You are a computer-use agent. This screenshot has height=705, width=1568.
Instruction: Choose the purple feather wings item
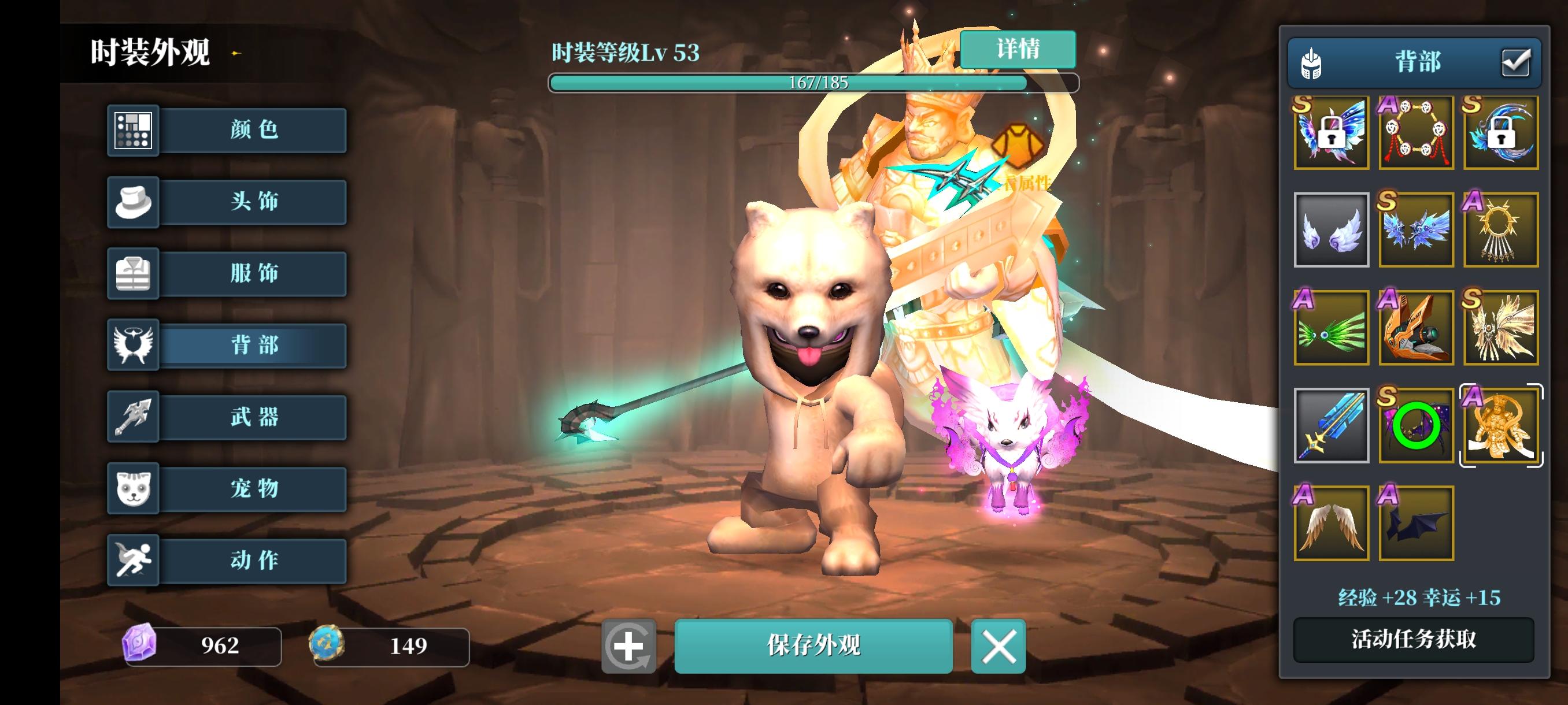pos(1332,230)
